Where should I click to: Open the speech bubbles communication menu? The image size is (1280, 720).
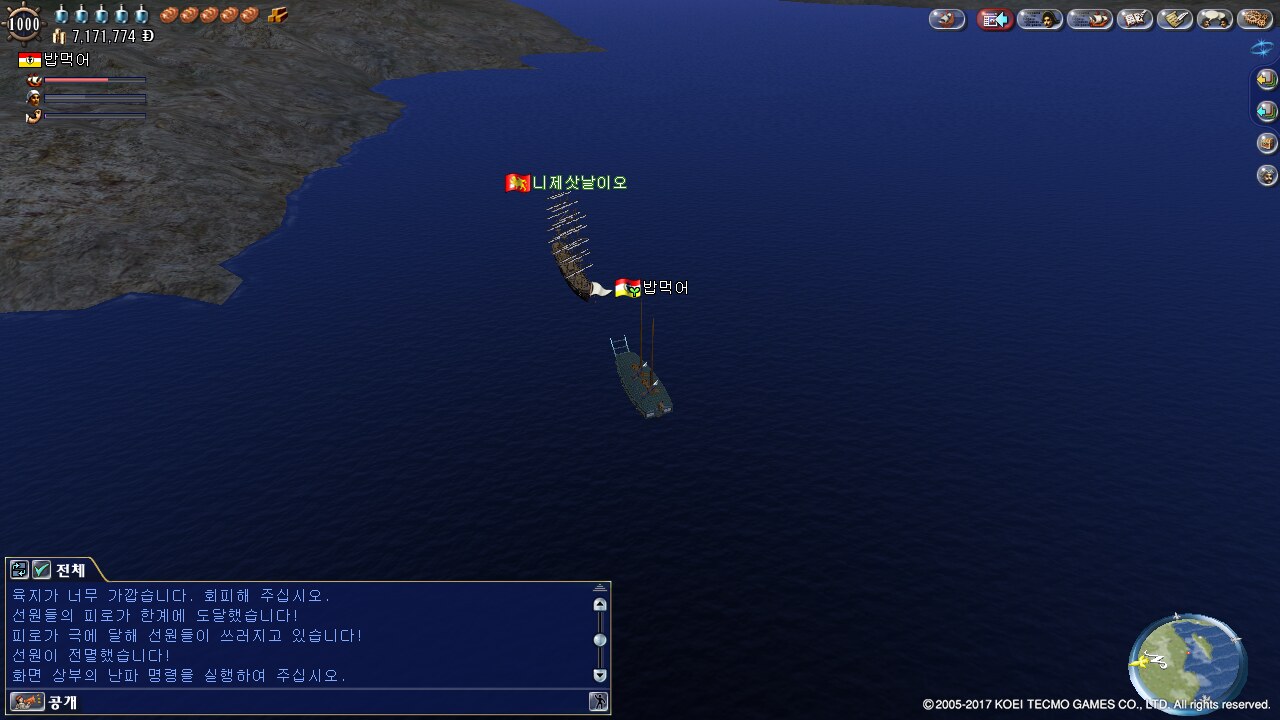pyautogui.click(x=1215, y=19)
